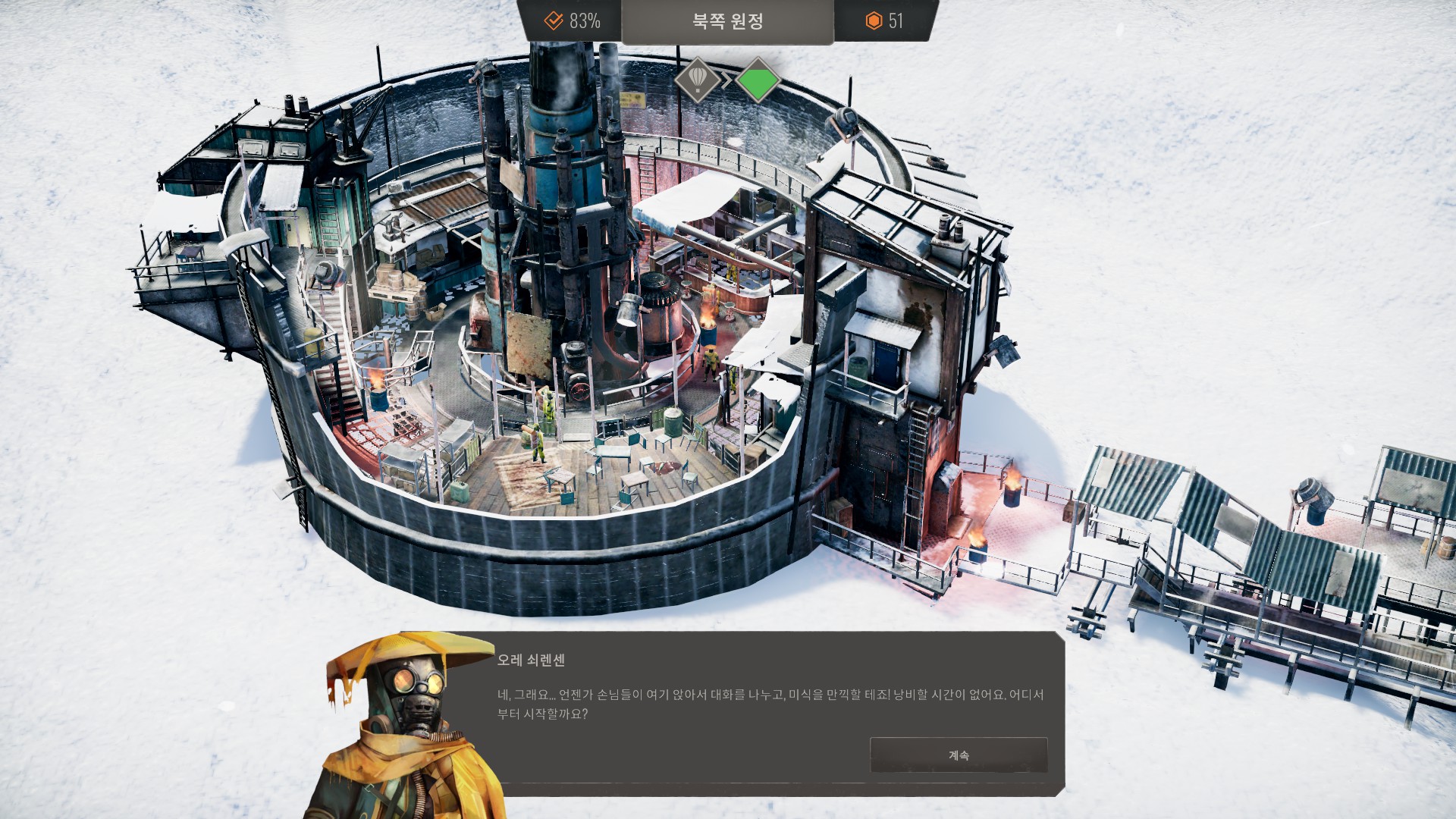Open the 북쪽 원정 objective panel
The width and height of the screenshot is (1456, 819).
[727, 21]
